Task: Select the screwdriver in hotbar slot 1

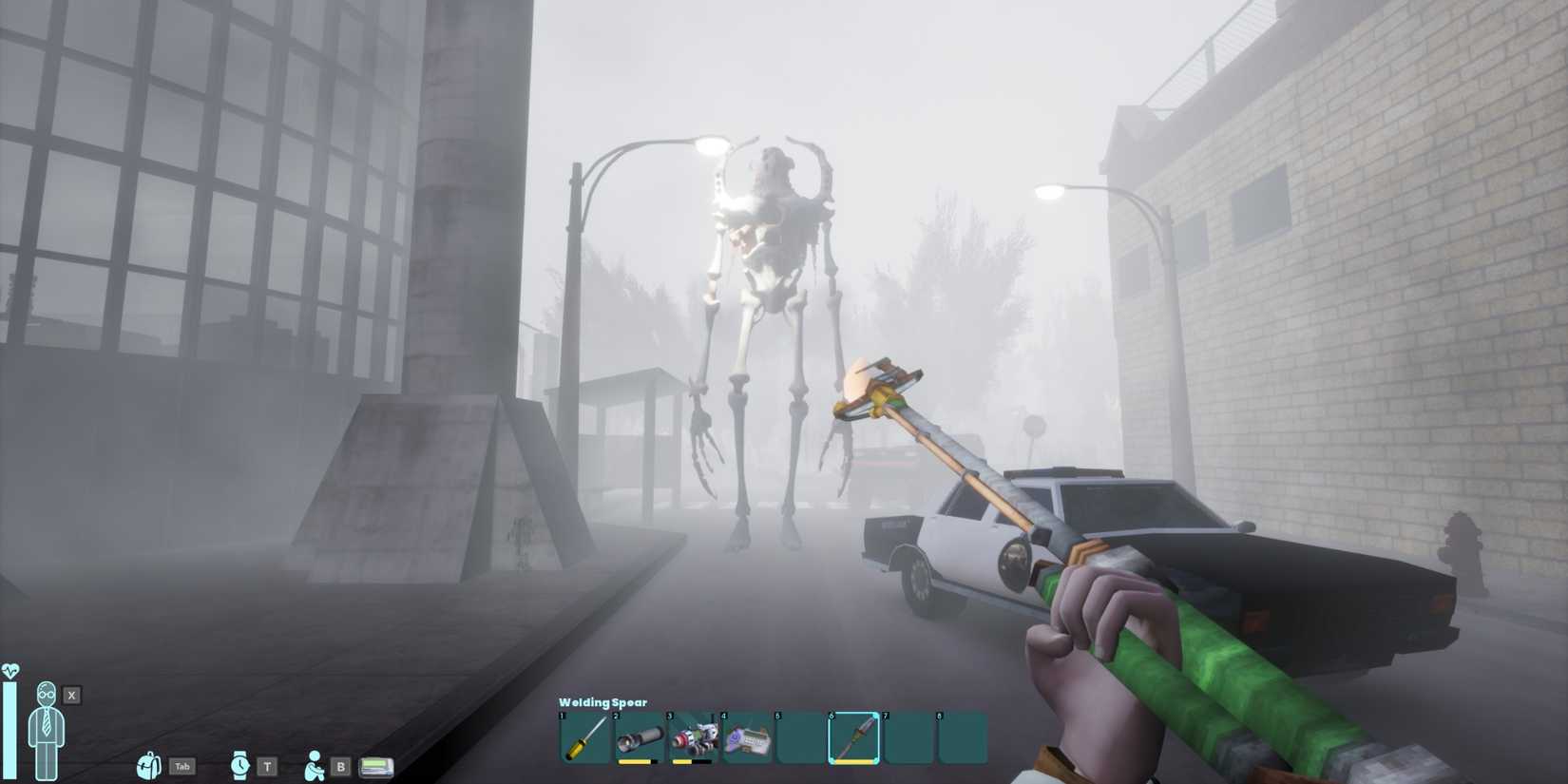Action: coord(584,738)
